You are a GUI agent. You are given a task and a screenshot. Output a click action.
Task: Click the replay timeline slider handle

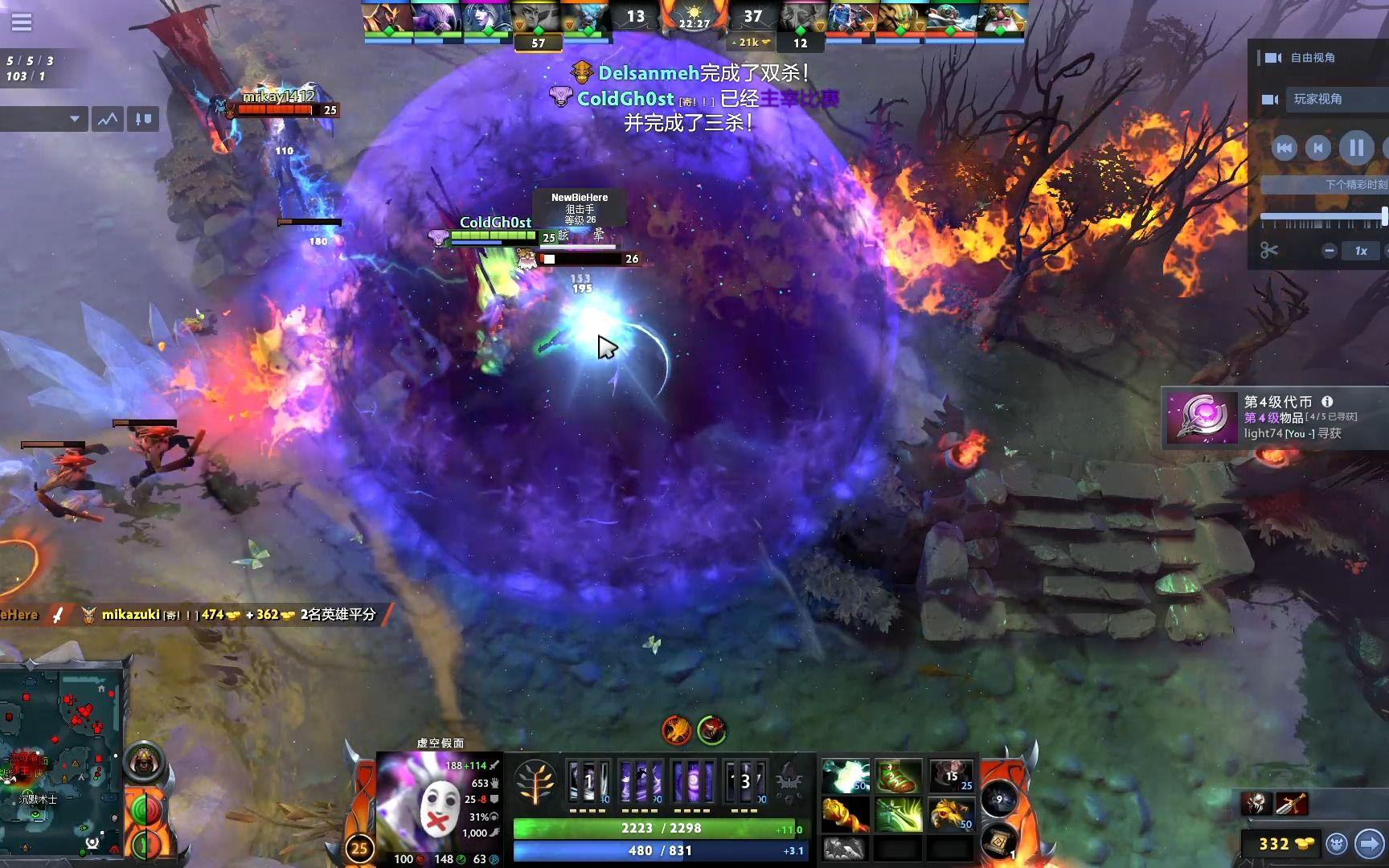coord(1383,216)
